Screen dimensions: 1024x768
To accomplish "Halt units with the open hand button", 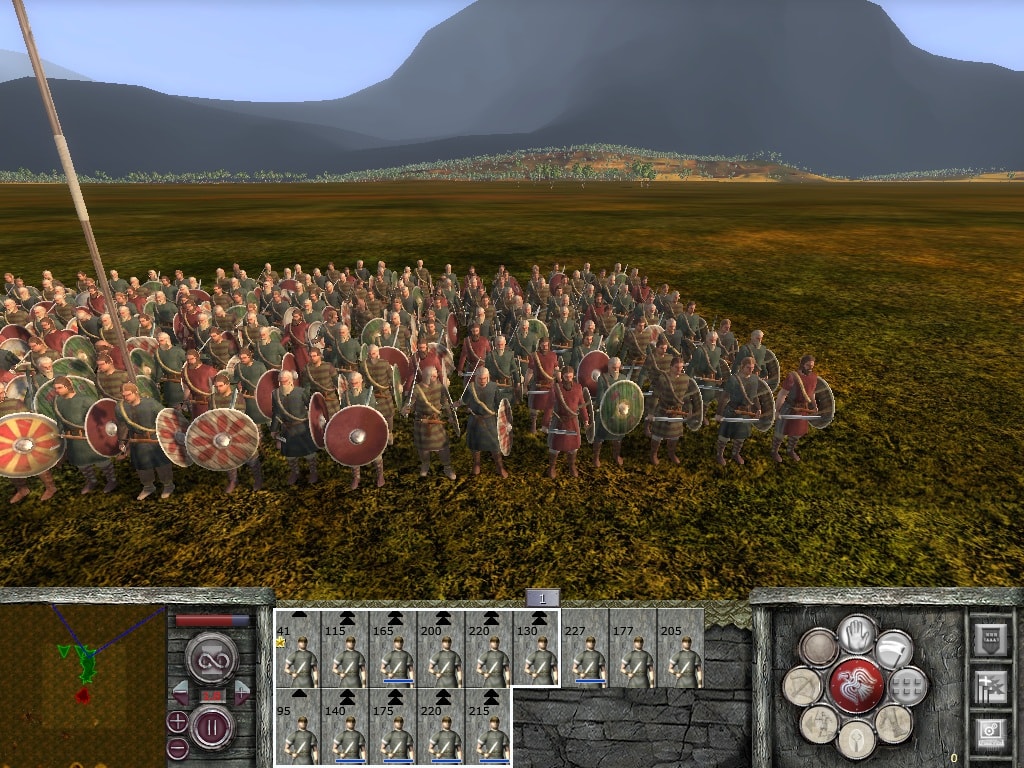I will 857,633.
